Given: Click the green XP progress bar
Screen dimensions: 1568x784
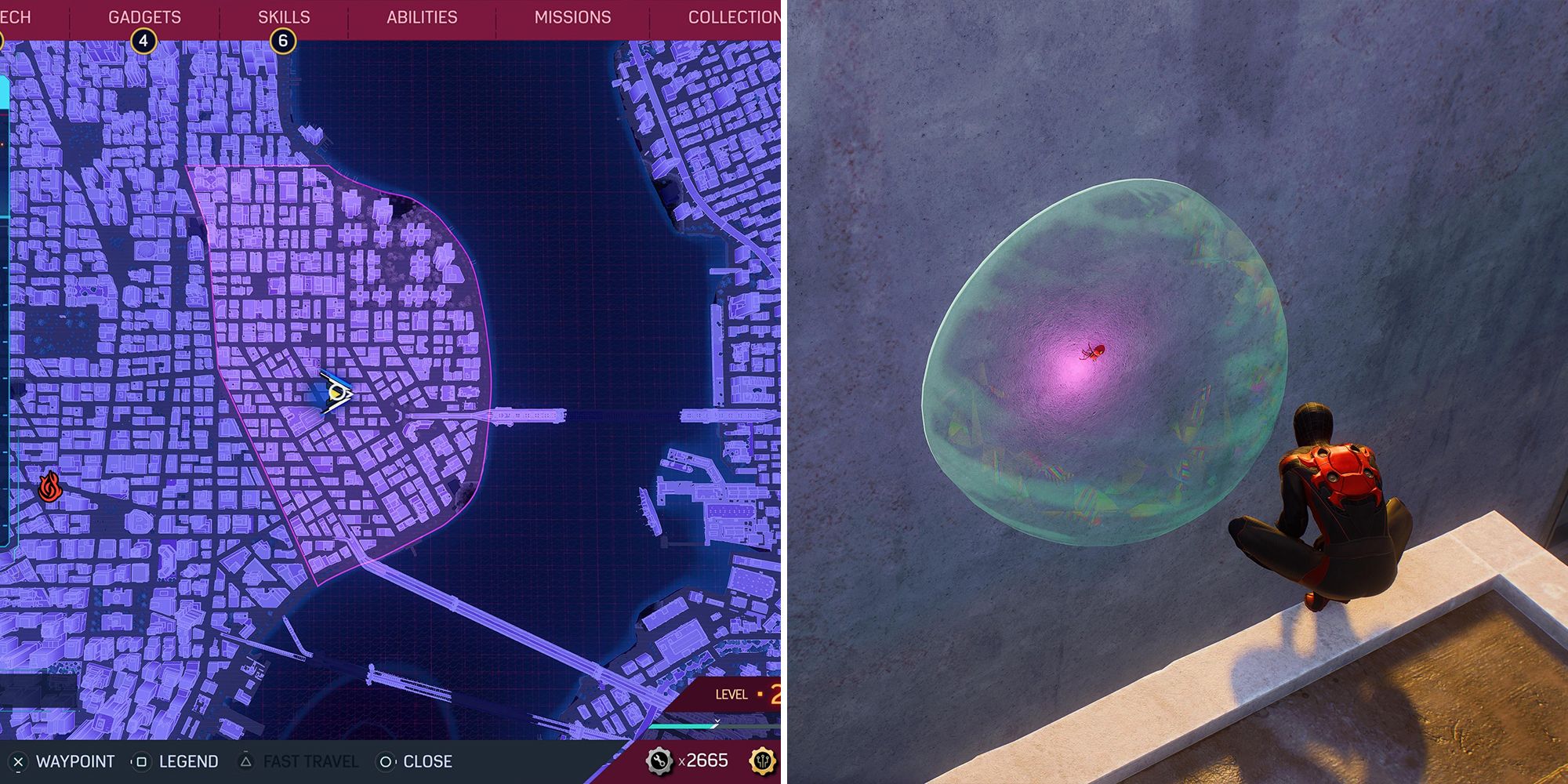Looking at the screenshot, I should coord(682,727).
